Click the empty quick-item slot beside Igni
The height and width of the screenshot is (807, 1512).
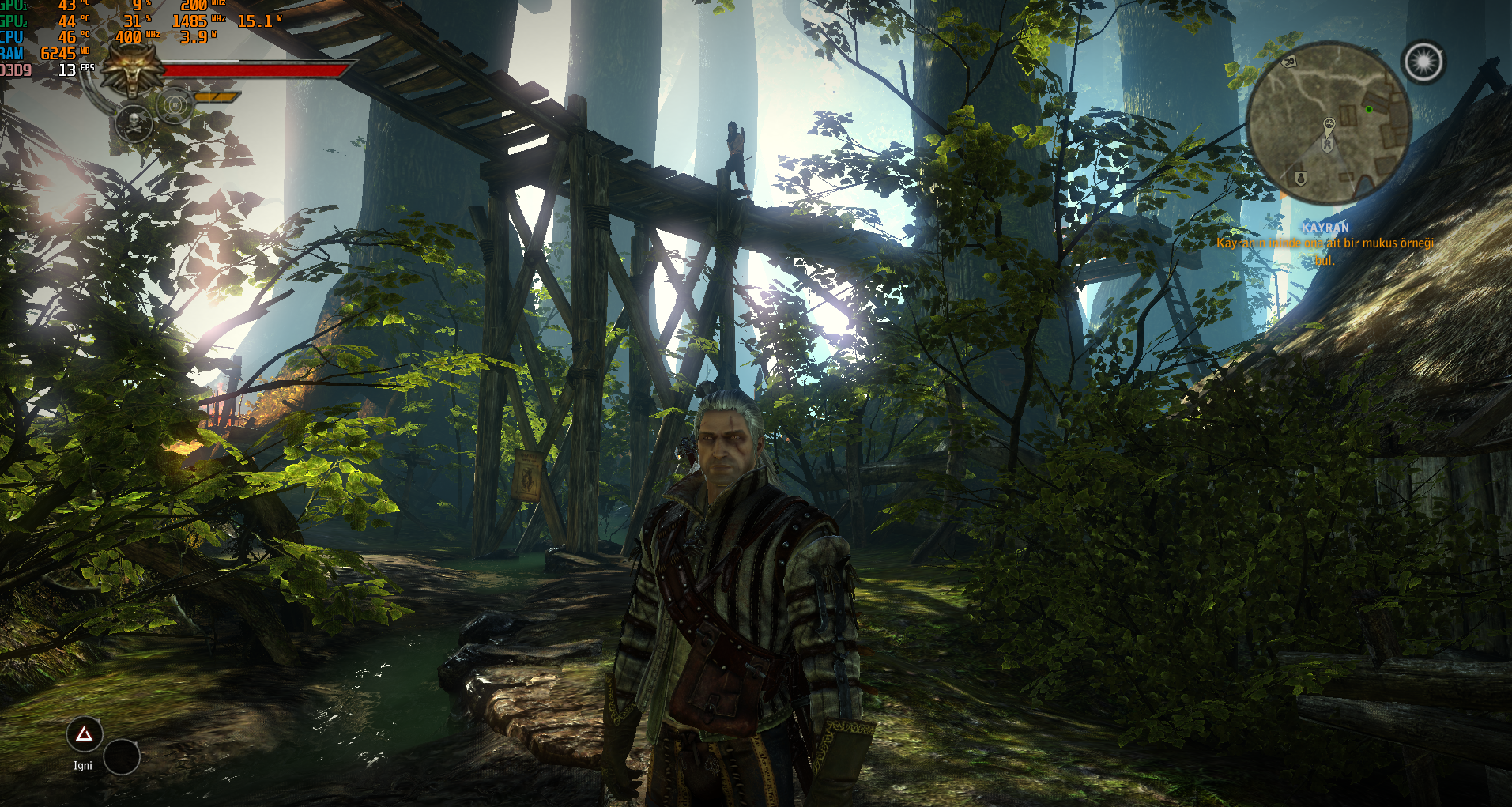tap(122, 757)
